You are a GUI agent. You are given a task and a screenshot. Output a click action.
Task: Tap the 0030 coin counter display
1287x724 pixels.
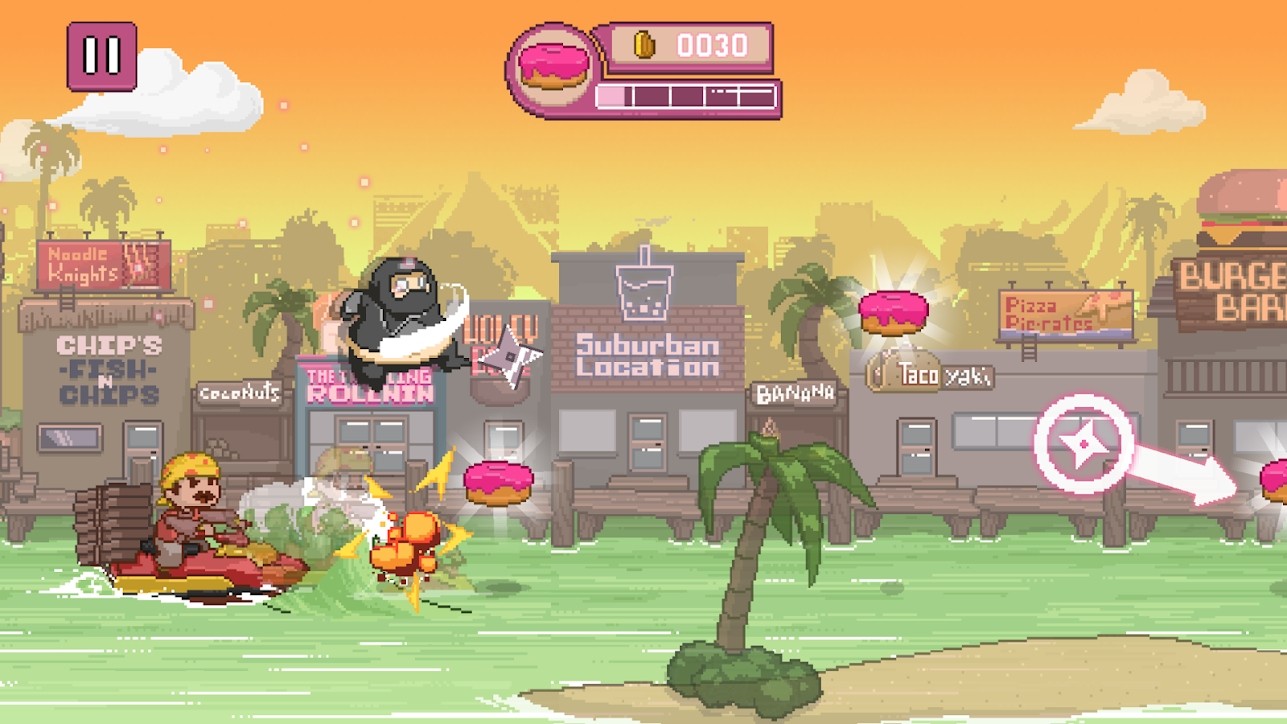pyautogui.click(x=713, y=44)
